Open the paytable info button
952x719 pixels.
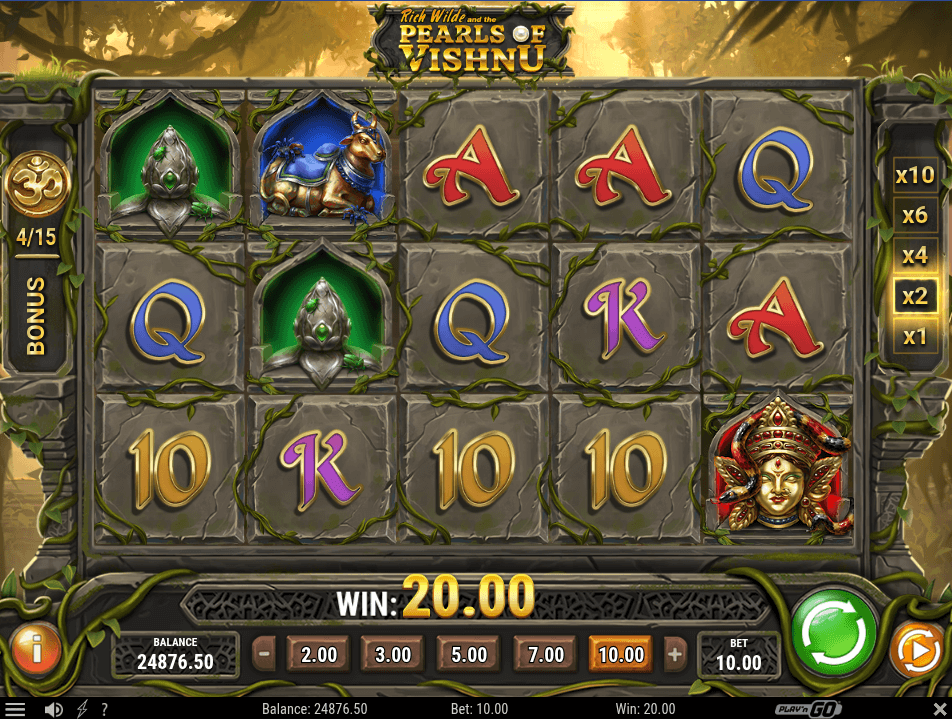(36, 651)
